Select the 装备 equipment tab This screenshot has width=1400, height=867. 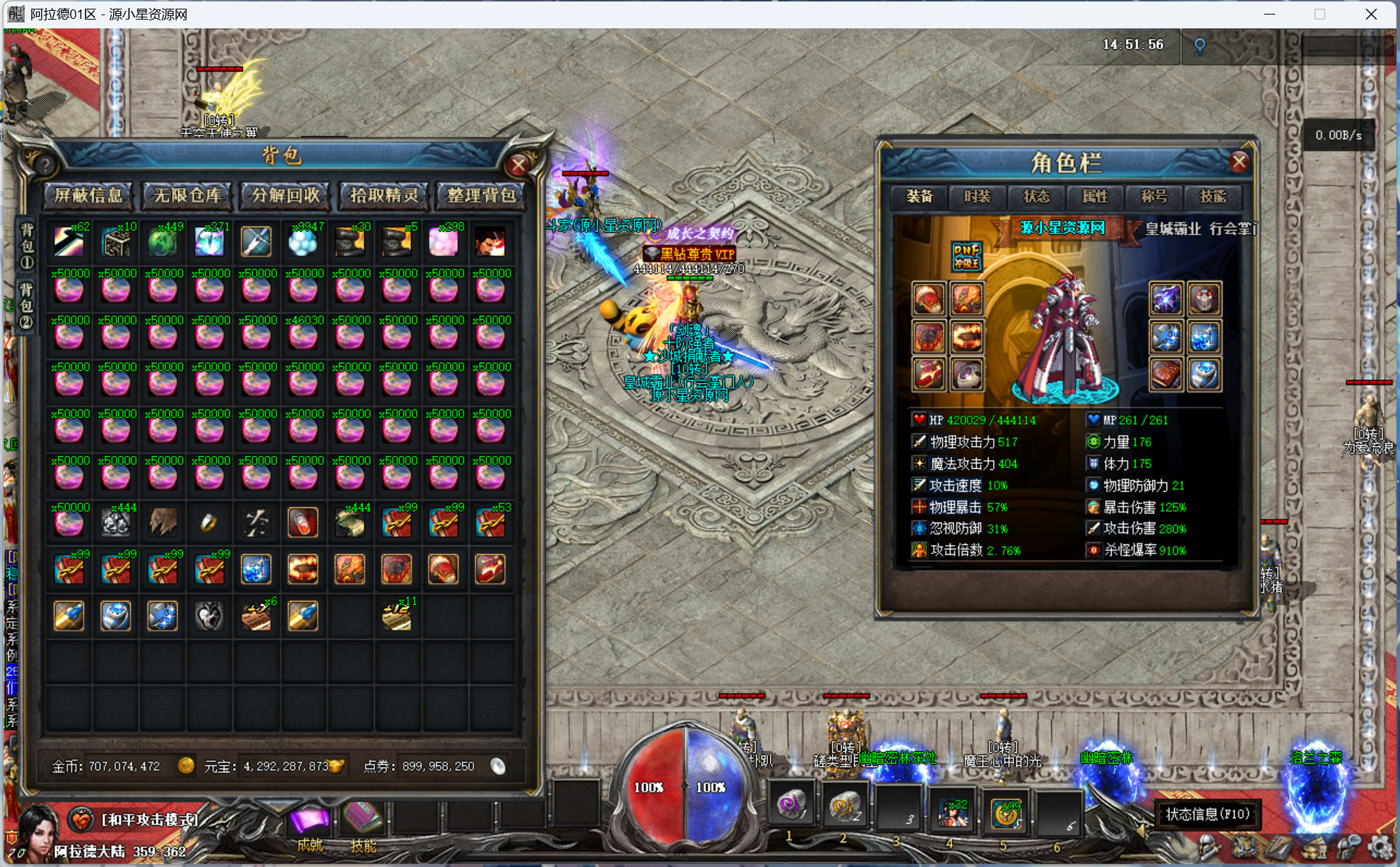pyautogui.click(x=920, y=197)
